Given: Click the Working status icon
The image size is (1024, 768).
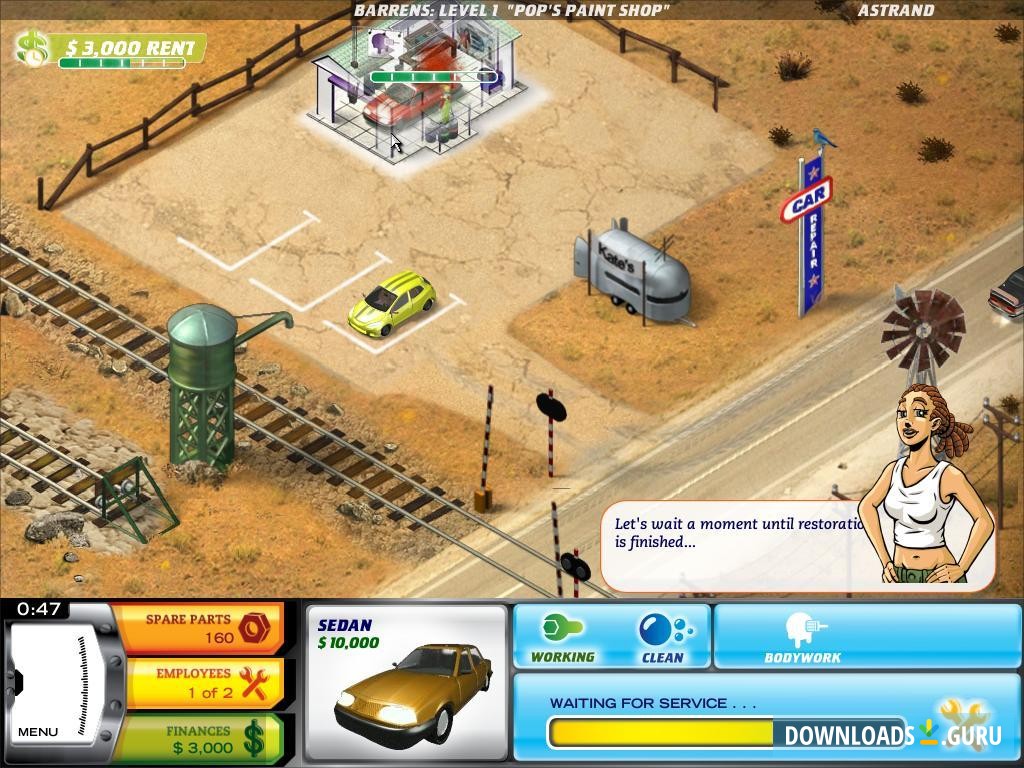Looking at the screenshot, I should click(562, 637).
